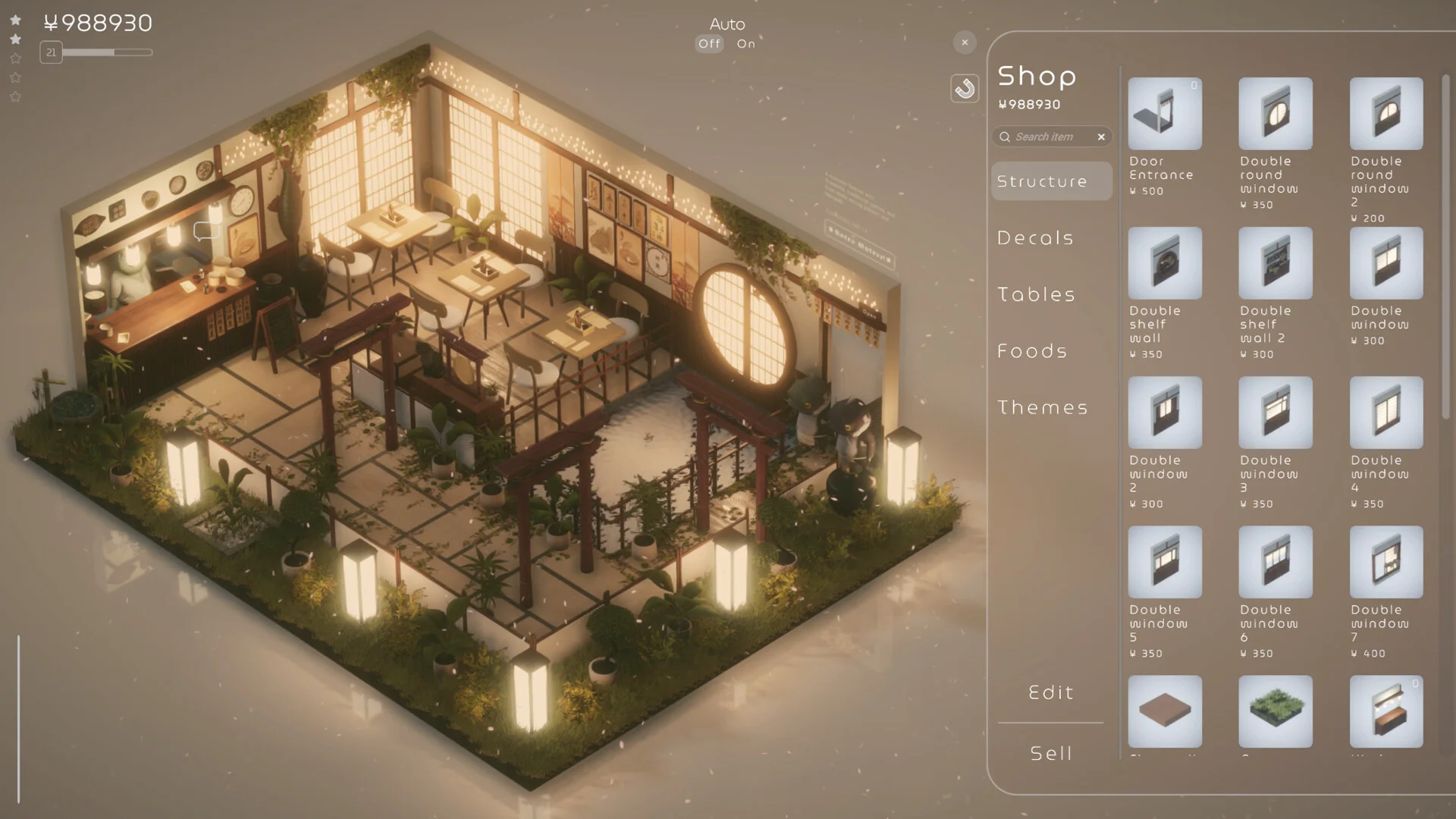Select the Double window 3 item
Image resolution: width=1456 pixels, height=819 pixels.
coord(1276,413)
